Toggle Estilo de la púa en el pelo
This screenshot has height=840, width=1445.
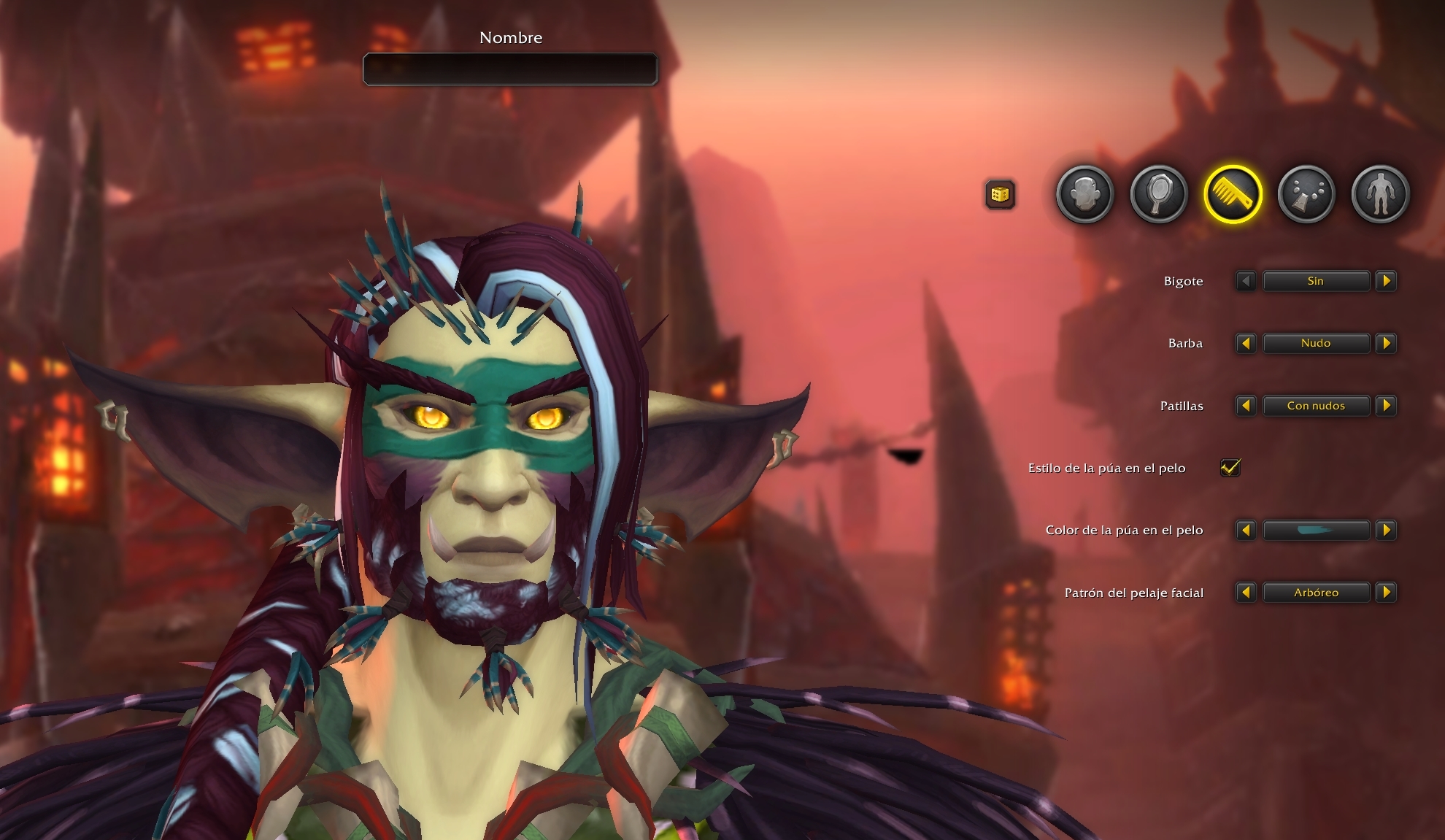click(x=1230, y=468)
